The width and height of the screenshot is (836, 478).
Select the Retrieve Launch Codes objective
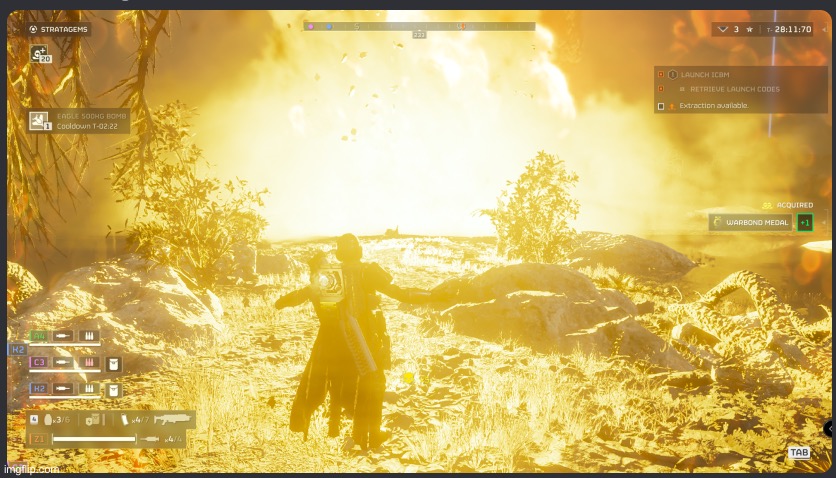734,89
